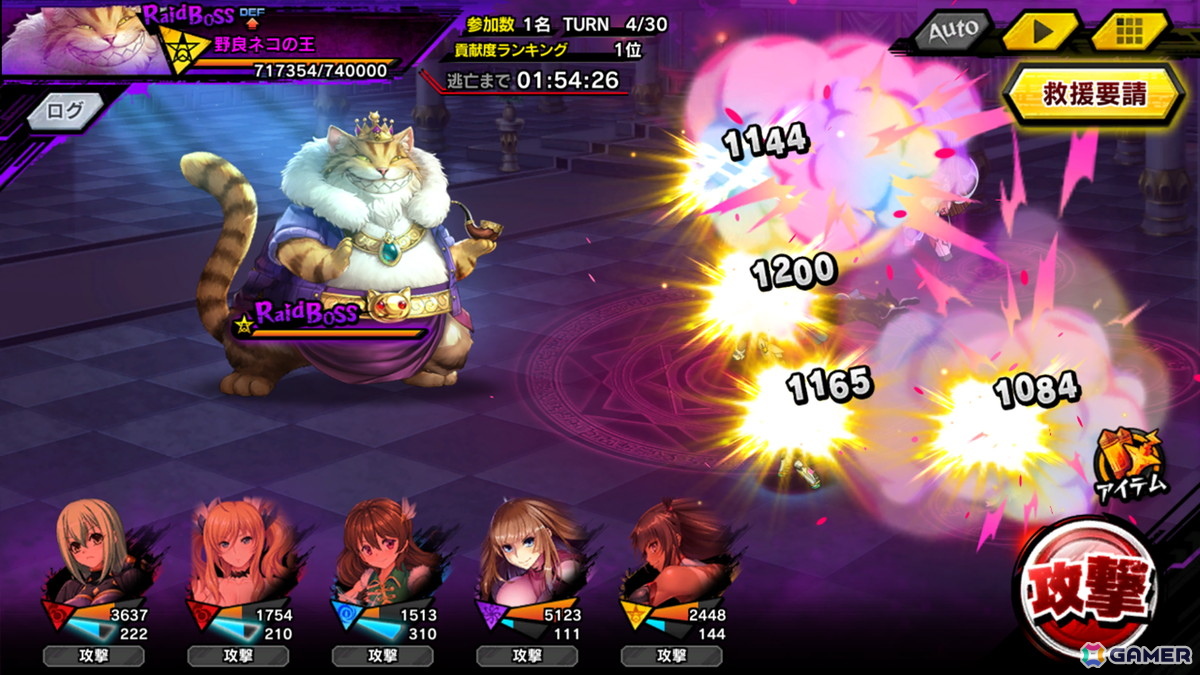This screenshot has height=675, width=1200.
Task: Click the 攻撃 command under the 2448 HP character
Action: (670, 656)
